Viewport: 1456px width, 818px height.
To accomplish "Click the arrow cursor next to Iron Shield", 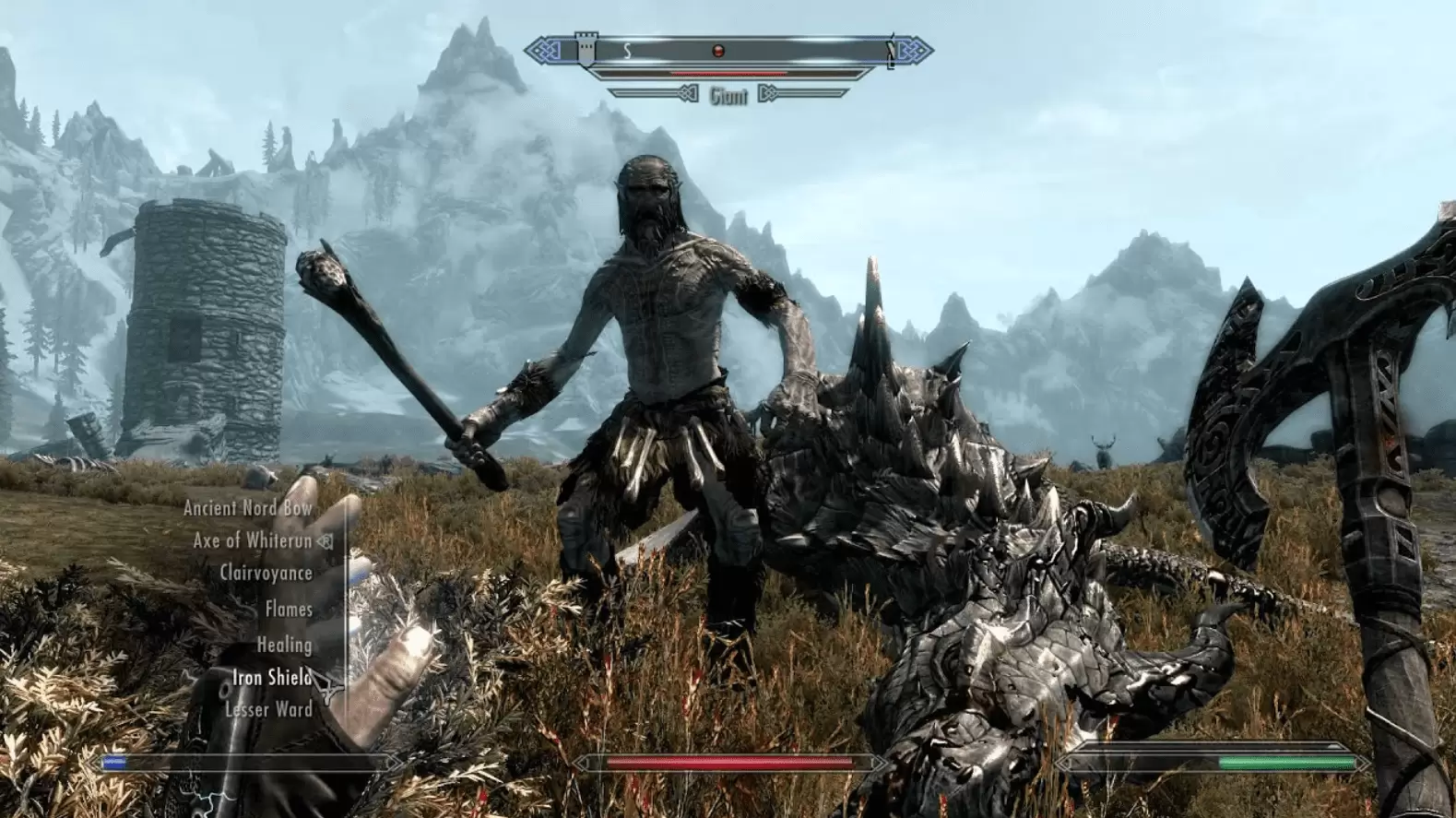I will click(326, 687).
